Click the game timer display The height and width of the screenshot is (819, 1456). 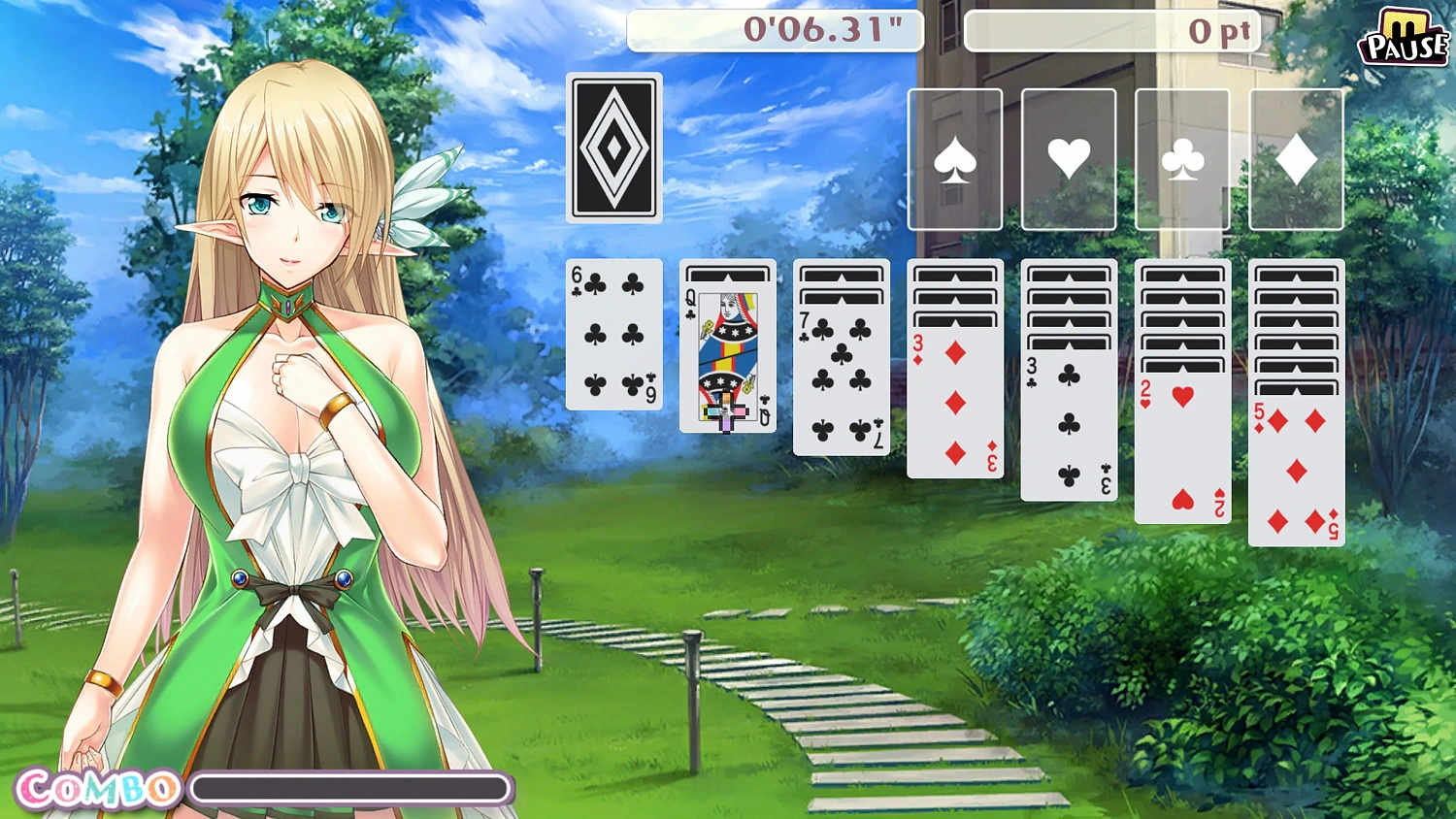pos(775,30)
